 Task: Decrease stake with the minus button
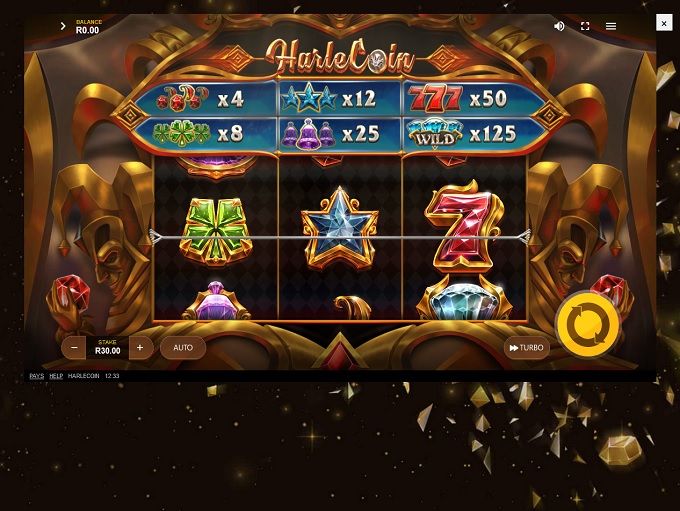point(75,348)
